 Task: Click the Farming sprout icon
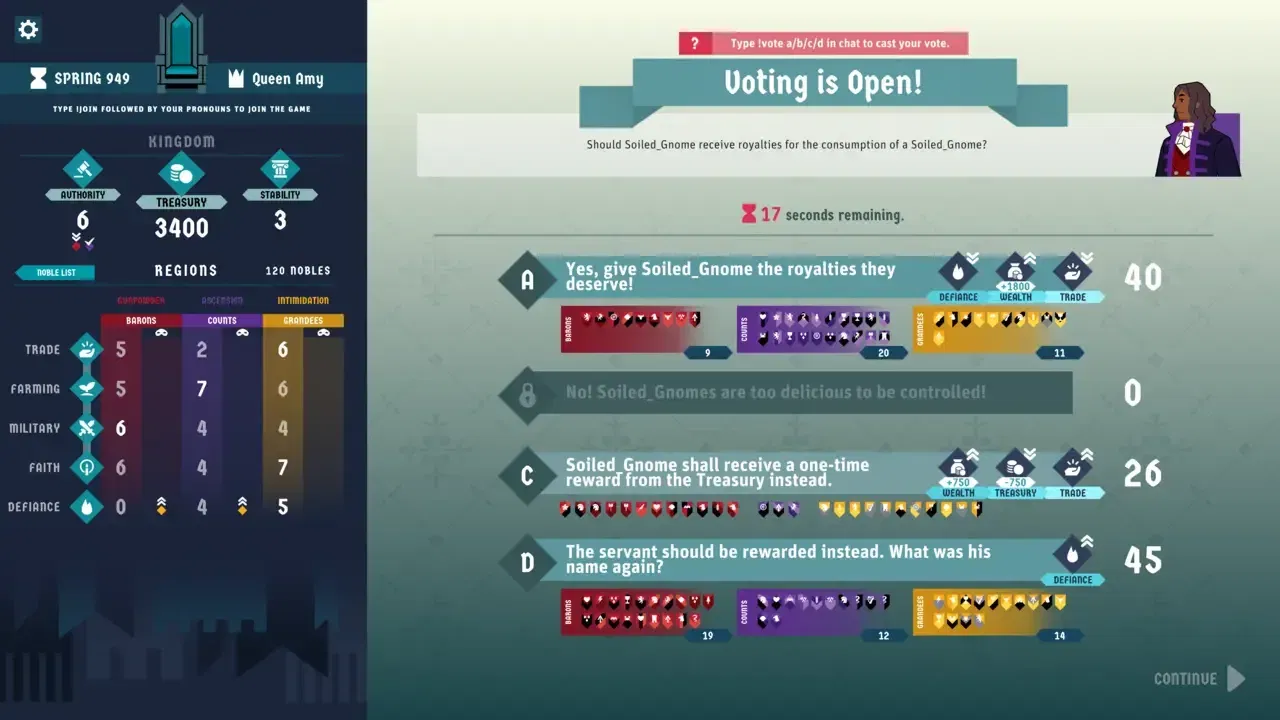[x=87, y=388]
